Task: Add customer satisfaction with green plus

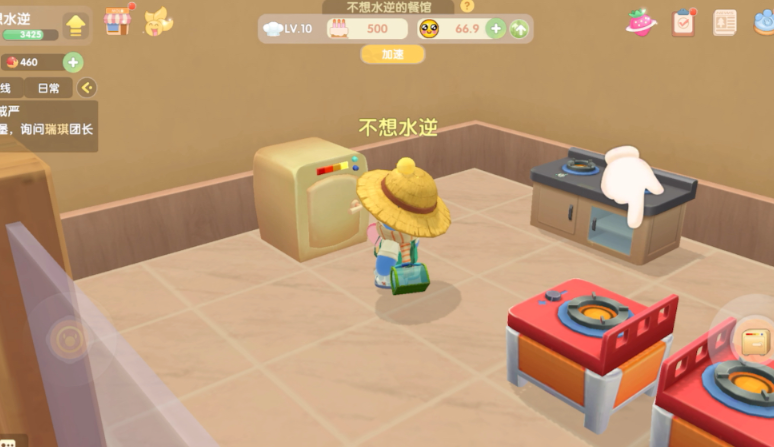Action: (x=495, y=29)
